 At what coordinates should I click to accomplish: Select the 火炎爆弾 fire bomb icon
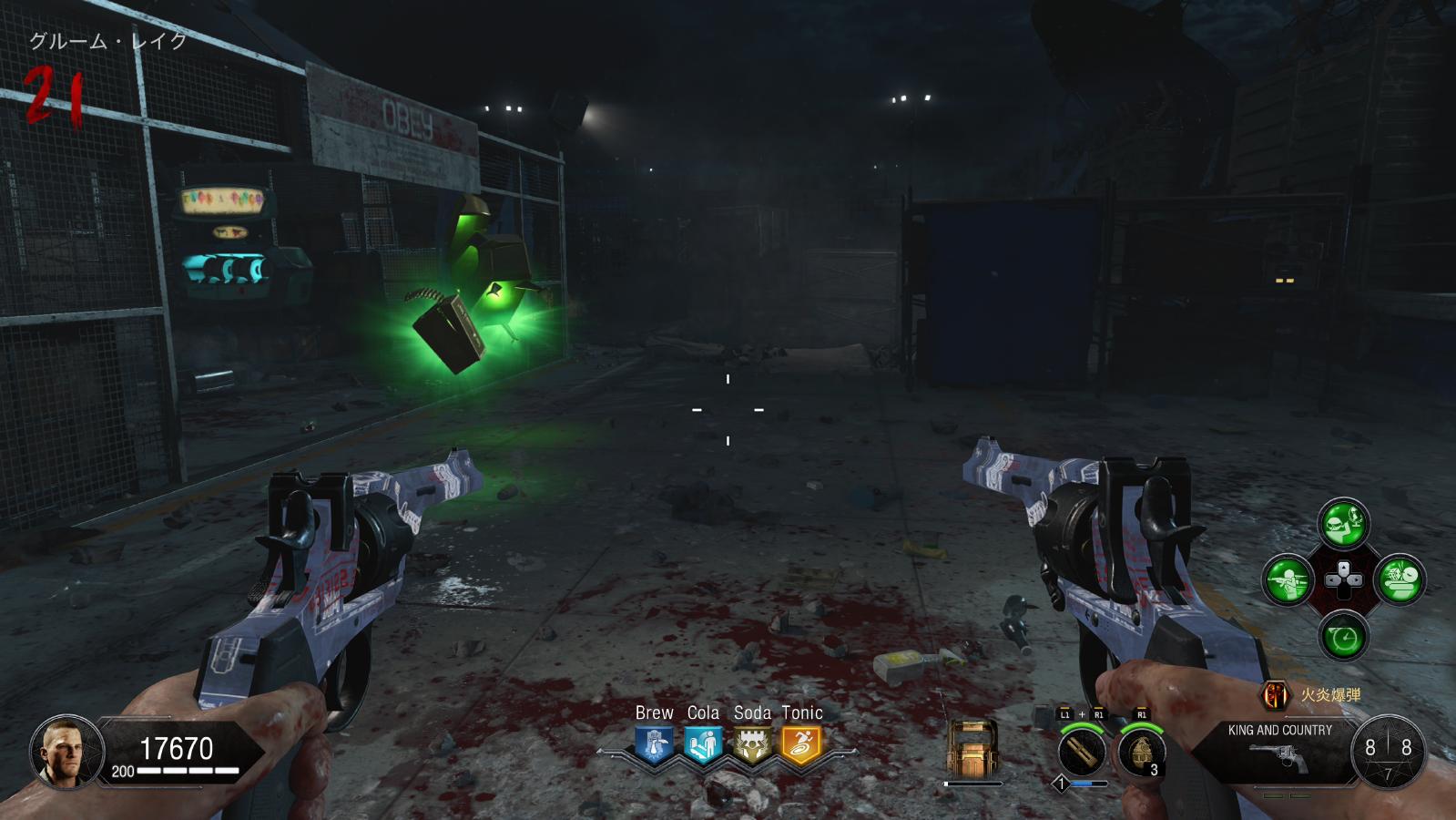(1276, 695)
